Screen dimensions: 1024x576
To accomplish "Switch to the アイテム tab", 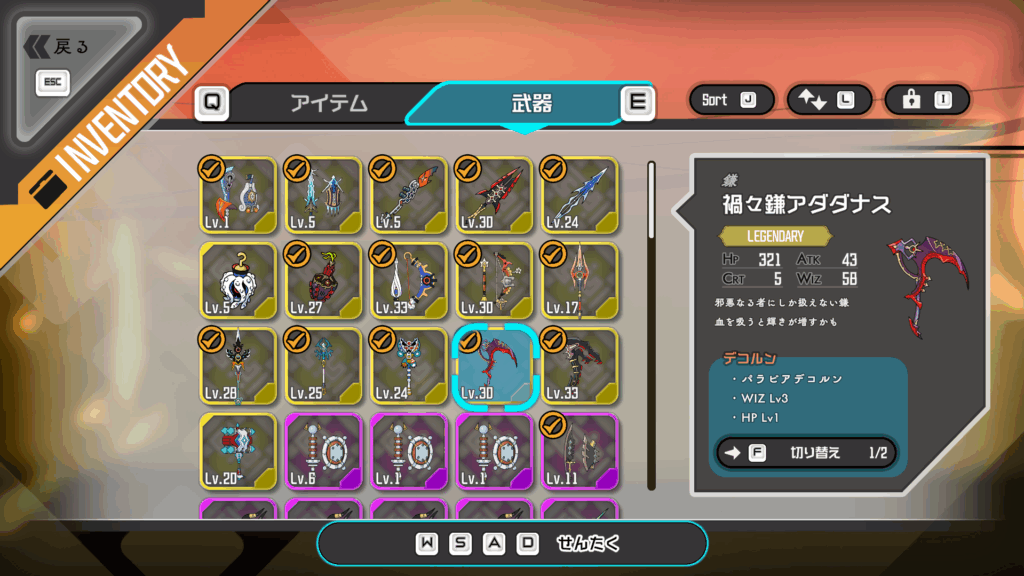I will point(329,103).
